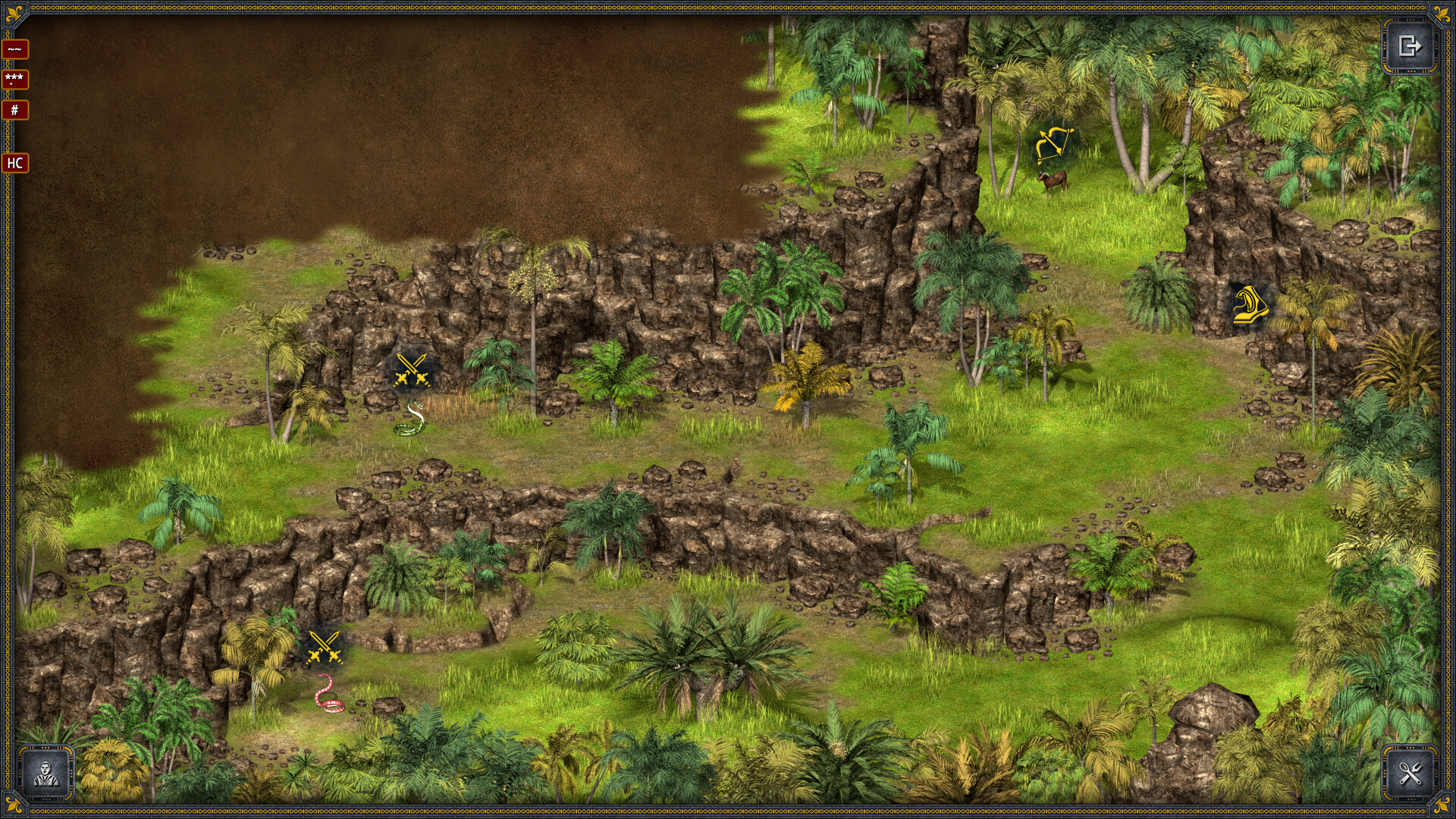Toggle the red asterisks button

pyautogui.click(x=15, y=79)
